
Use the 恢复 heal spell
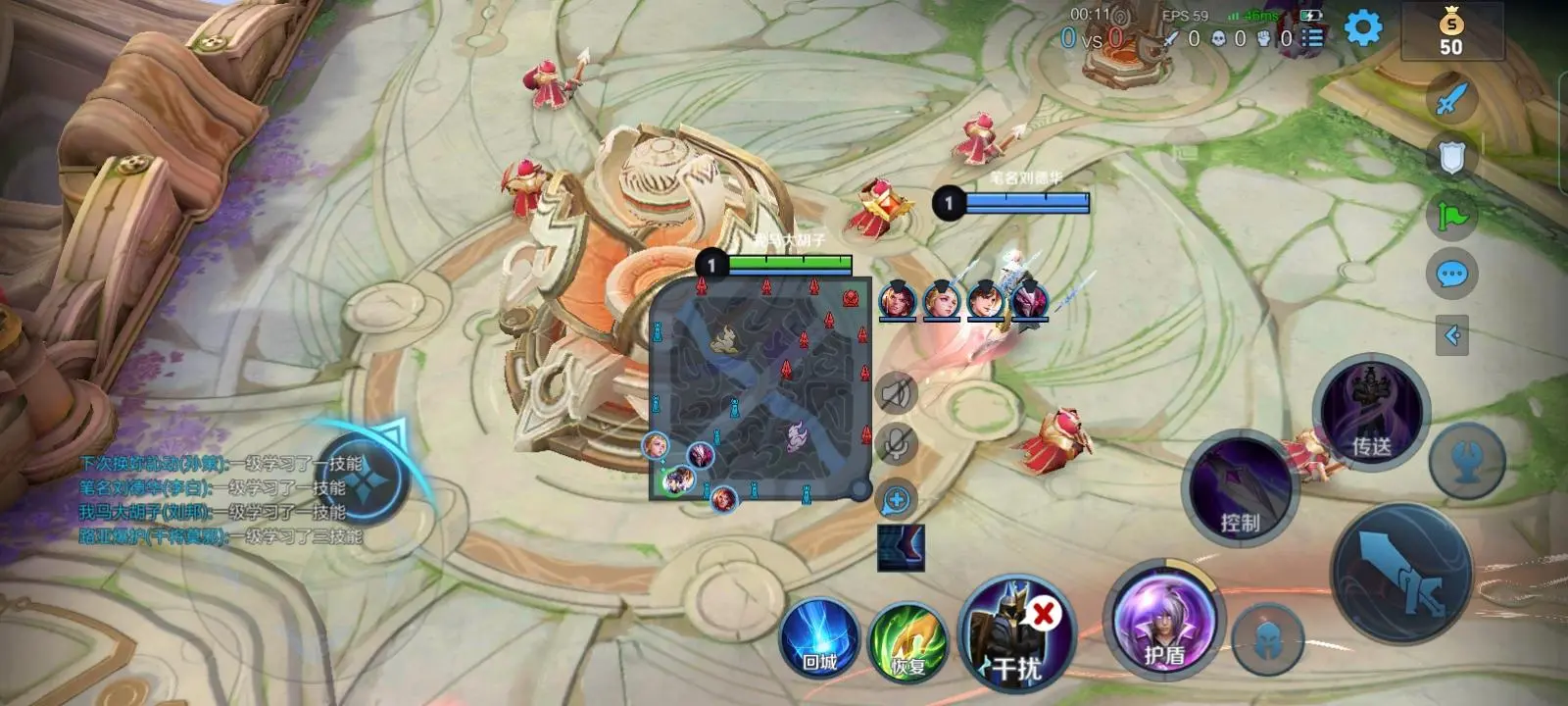click(907, 641)
